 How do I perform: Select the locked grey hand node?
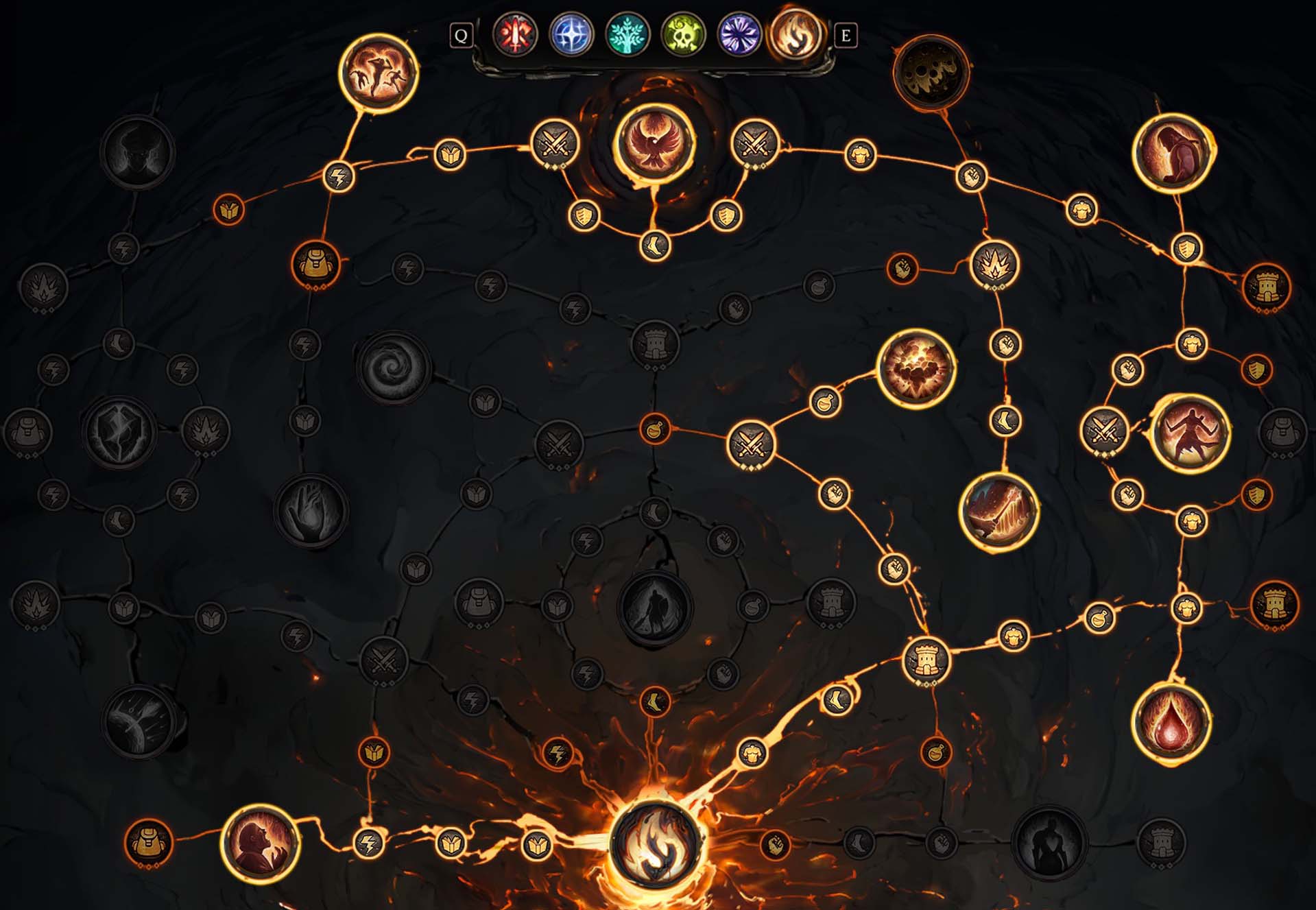pyautogui.click(x=311, y=509)
